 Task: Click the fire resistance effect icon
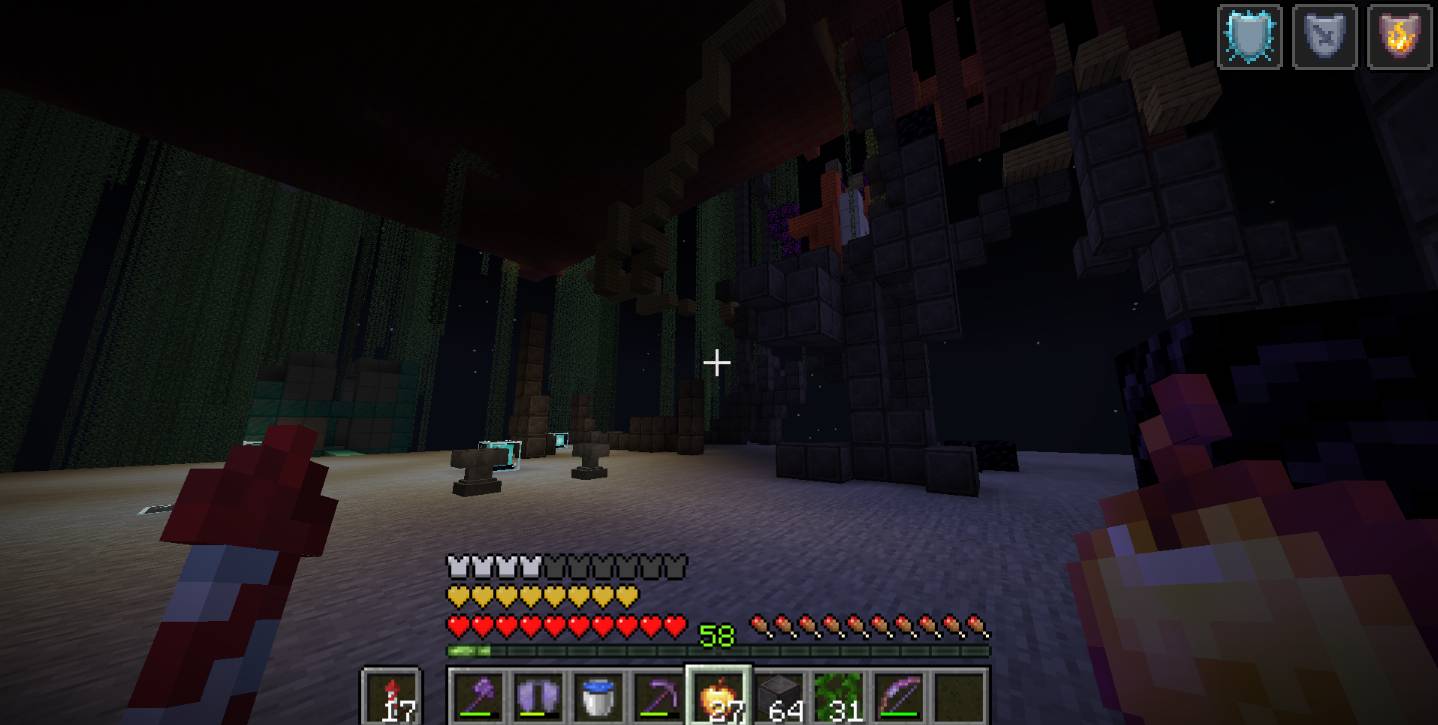(1399, 37)
